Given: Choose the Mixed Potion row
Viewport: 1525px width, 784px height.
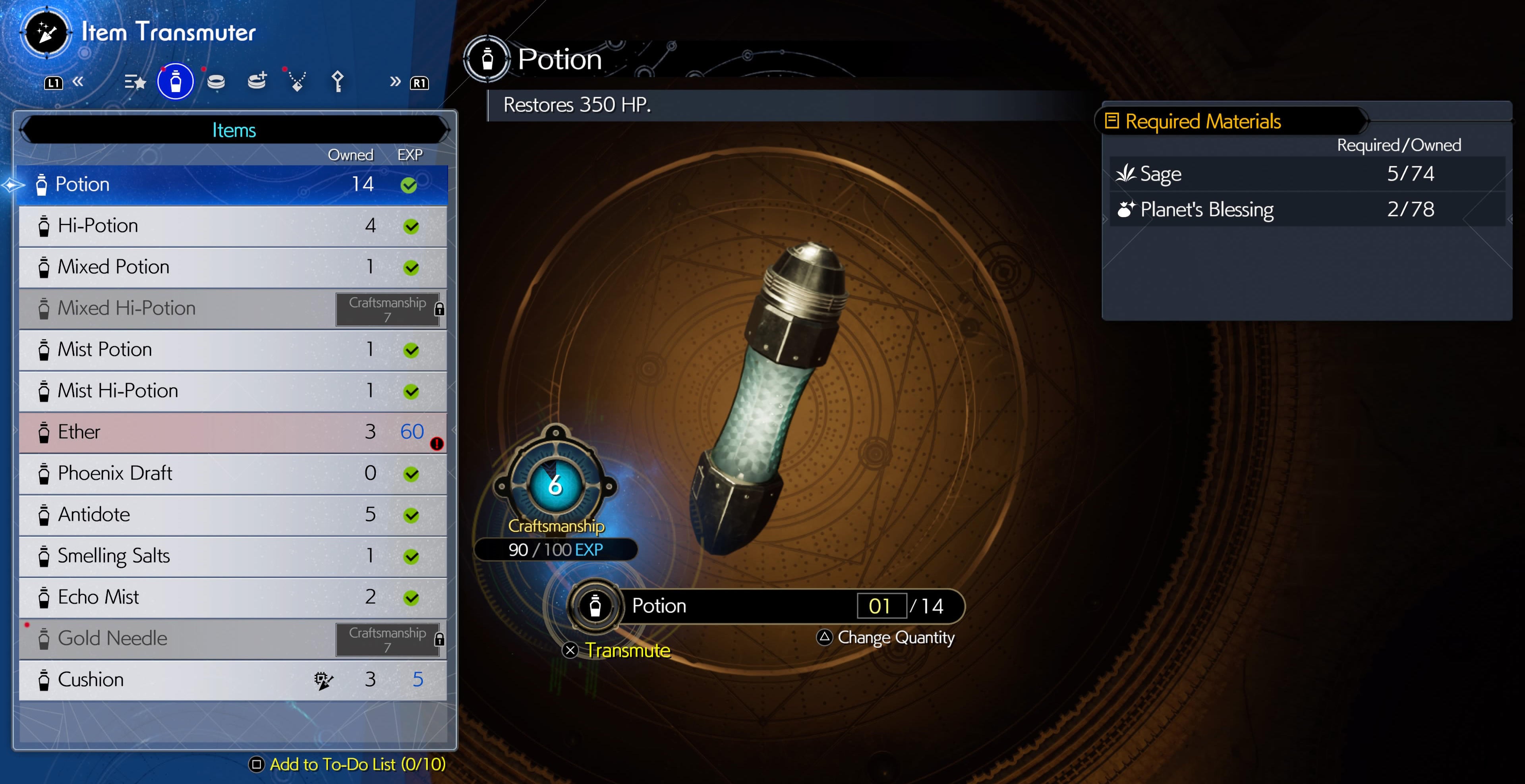Looking at the screenshot, I should click(x=232, y=267).
